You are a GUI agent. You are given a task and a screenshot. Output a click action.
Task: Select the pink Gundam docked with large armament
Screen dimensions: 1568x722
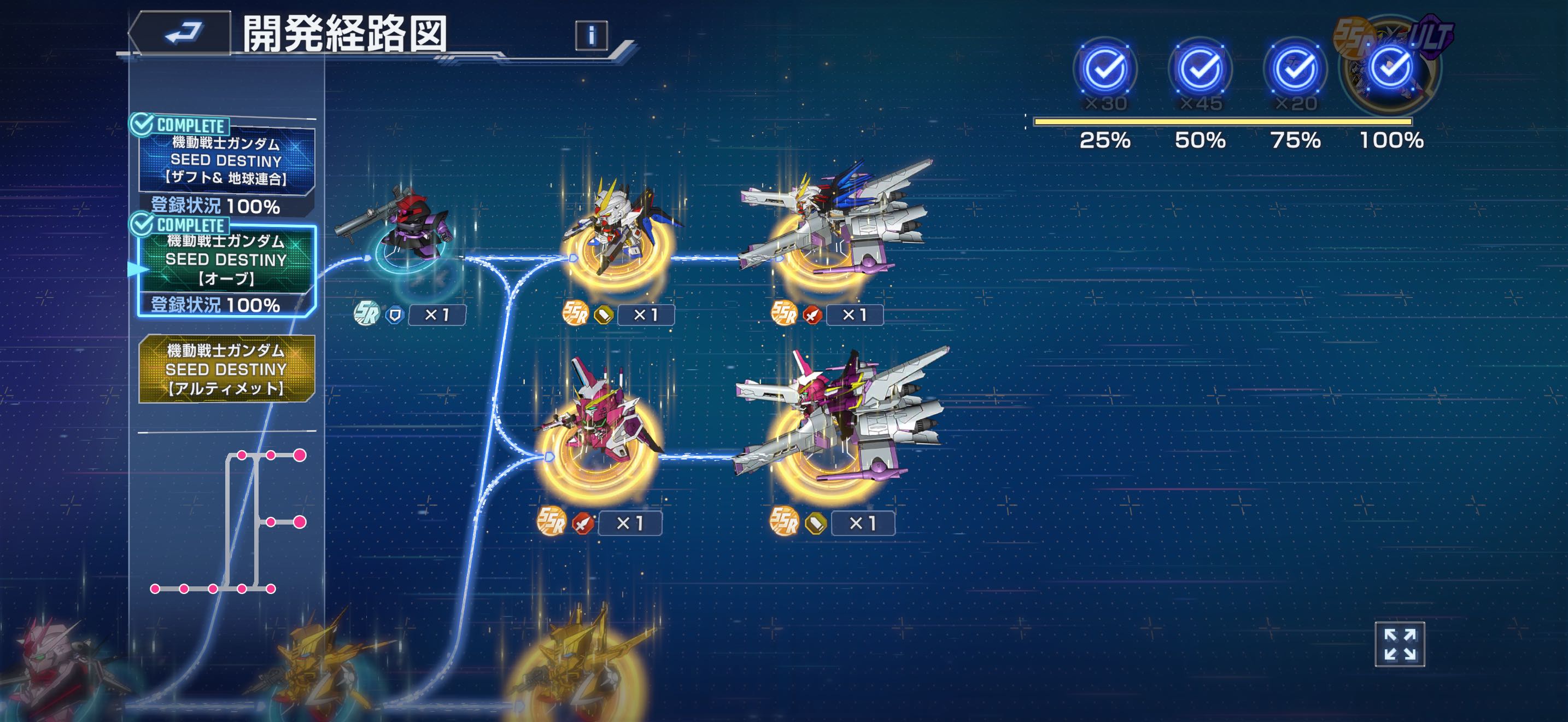(839, 420)
